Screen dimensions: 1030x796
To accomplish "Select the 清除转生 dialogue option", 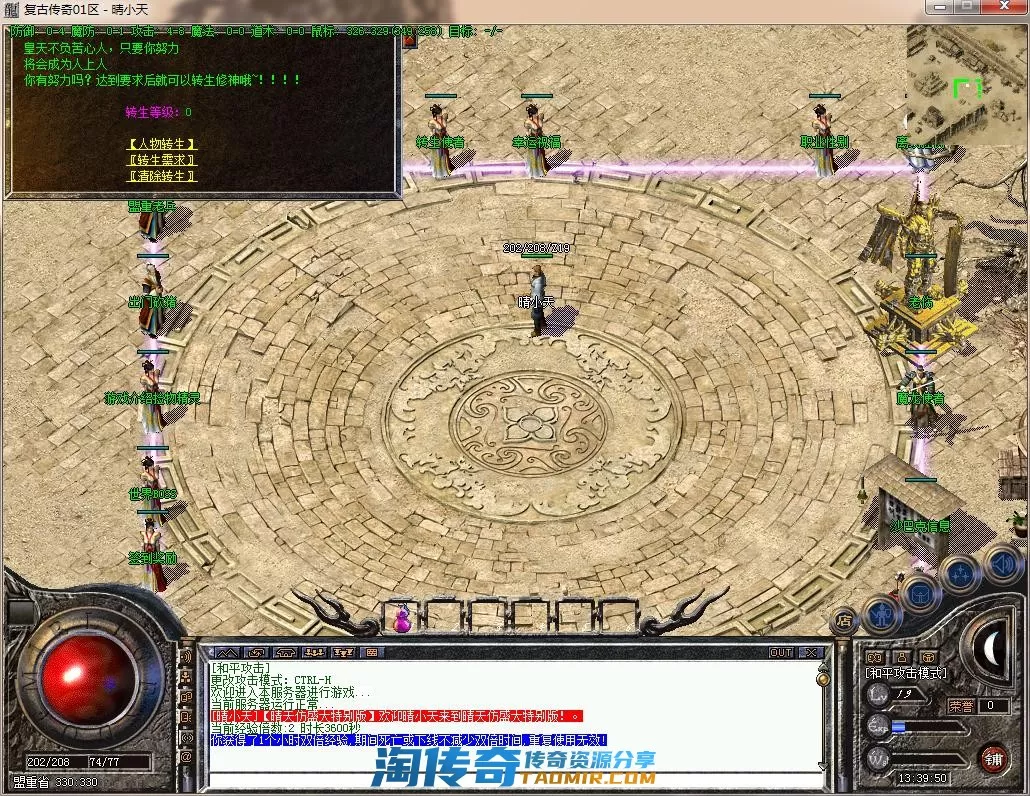I will pos(161,176).
